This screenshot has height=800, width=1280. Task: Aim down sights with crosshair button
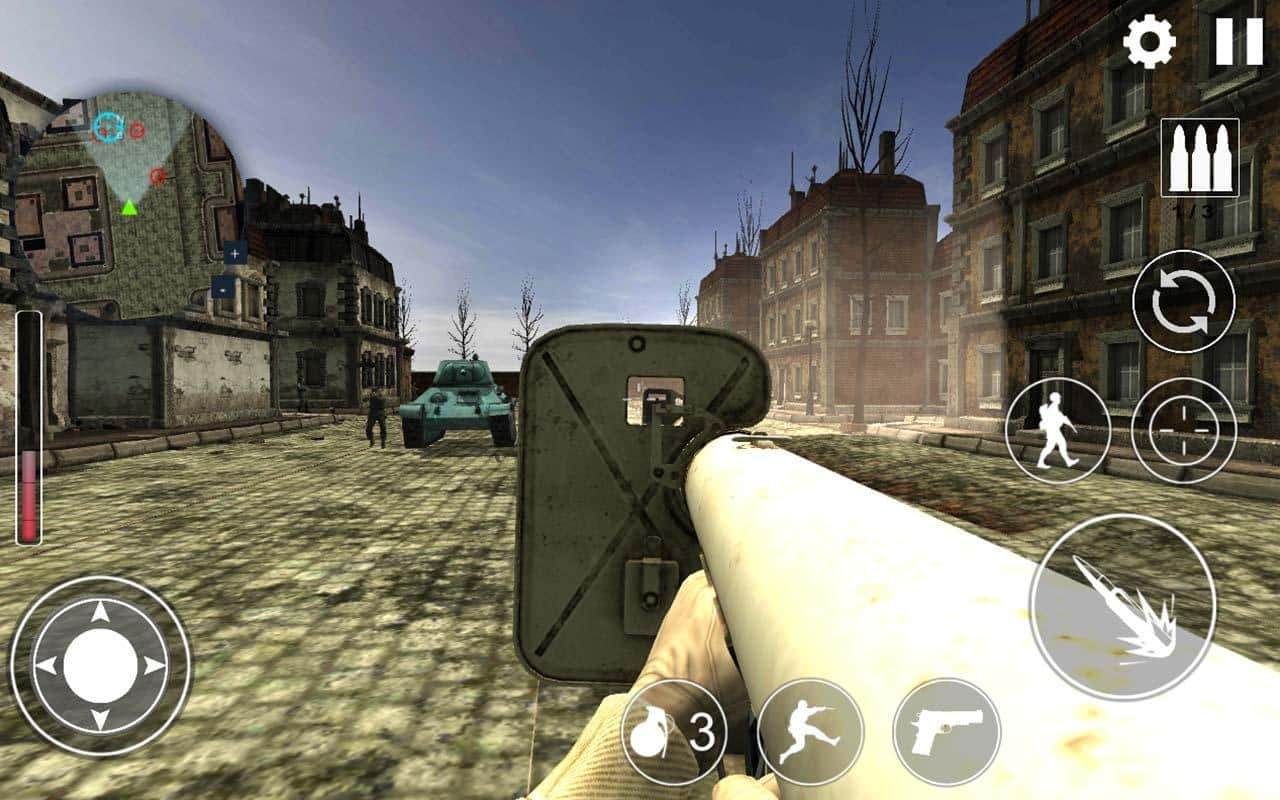pos(1183,430)
